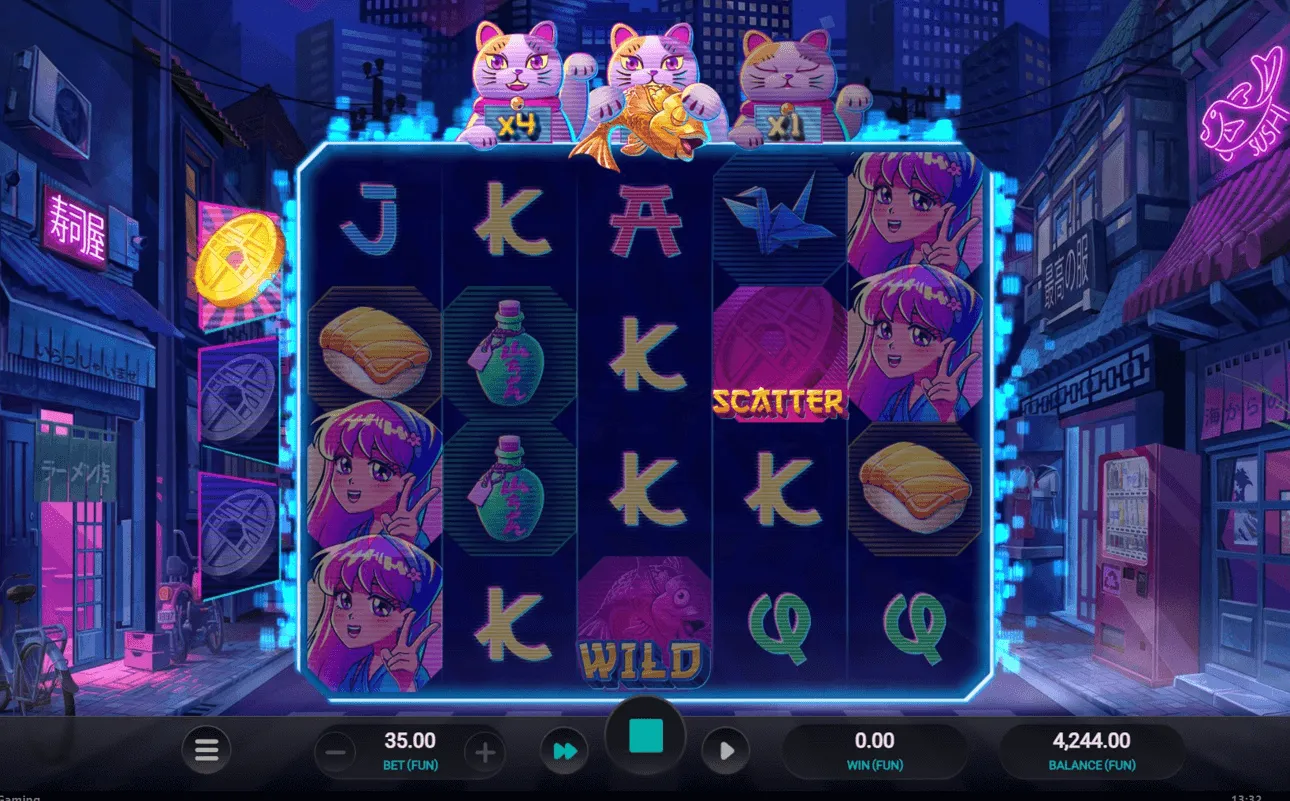Click the WILD fish symbol
The width and height of the screenshot is (1290, 801).
point(645,620)
